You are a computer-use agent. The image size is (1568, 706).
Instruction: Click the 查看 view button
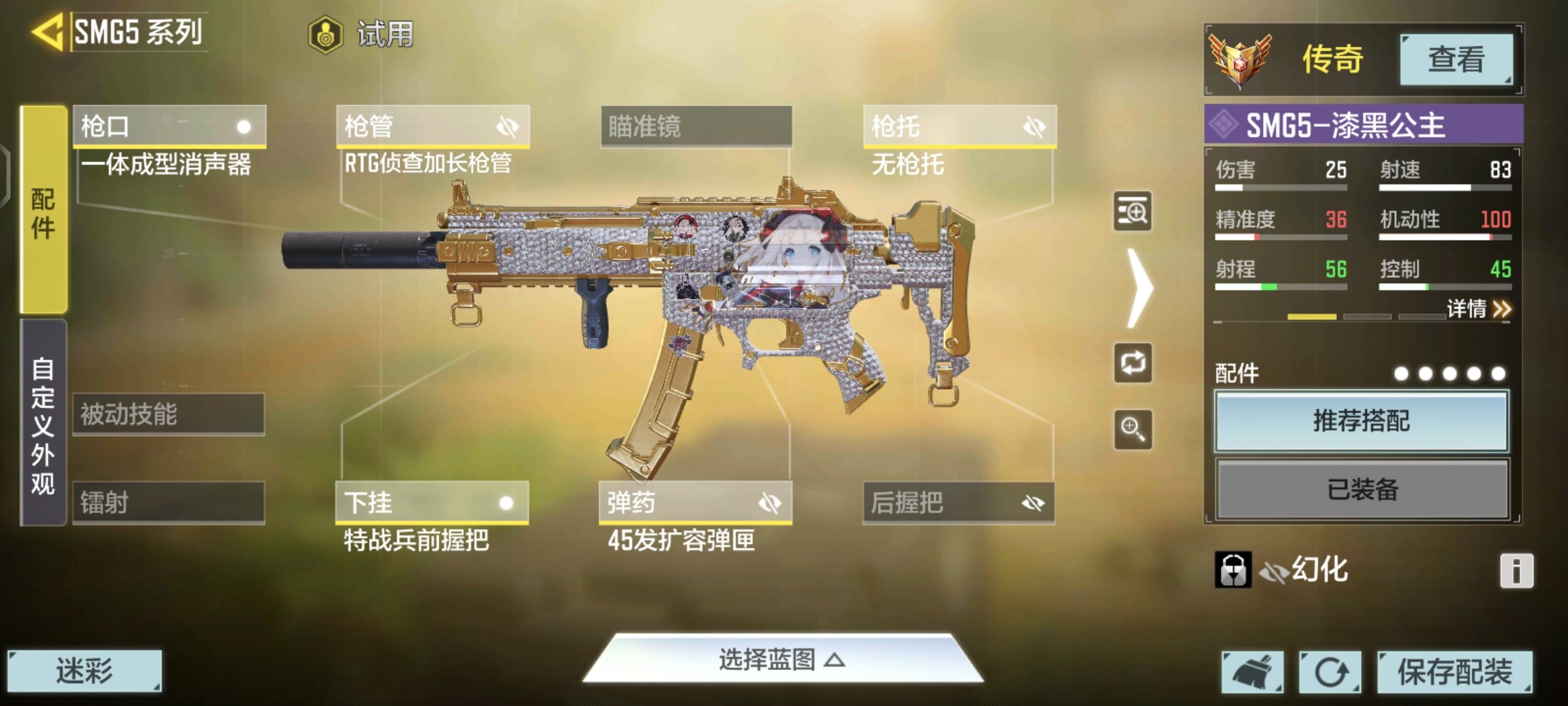point(1456,59)
